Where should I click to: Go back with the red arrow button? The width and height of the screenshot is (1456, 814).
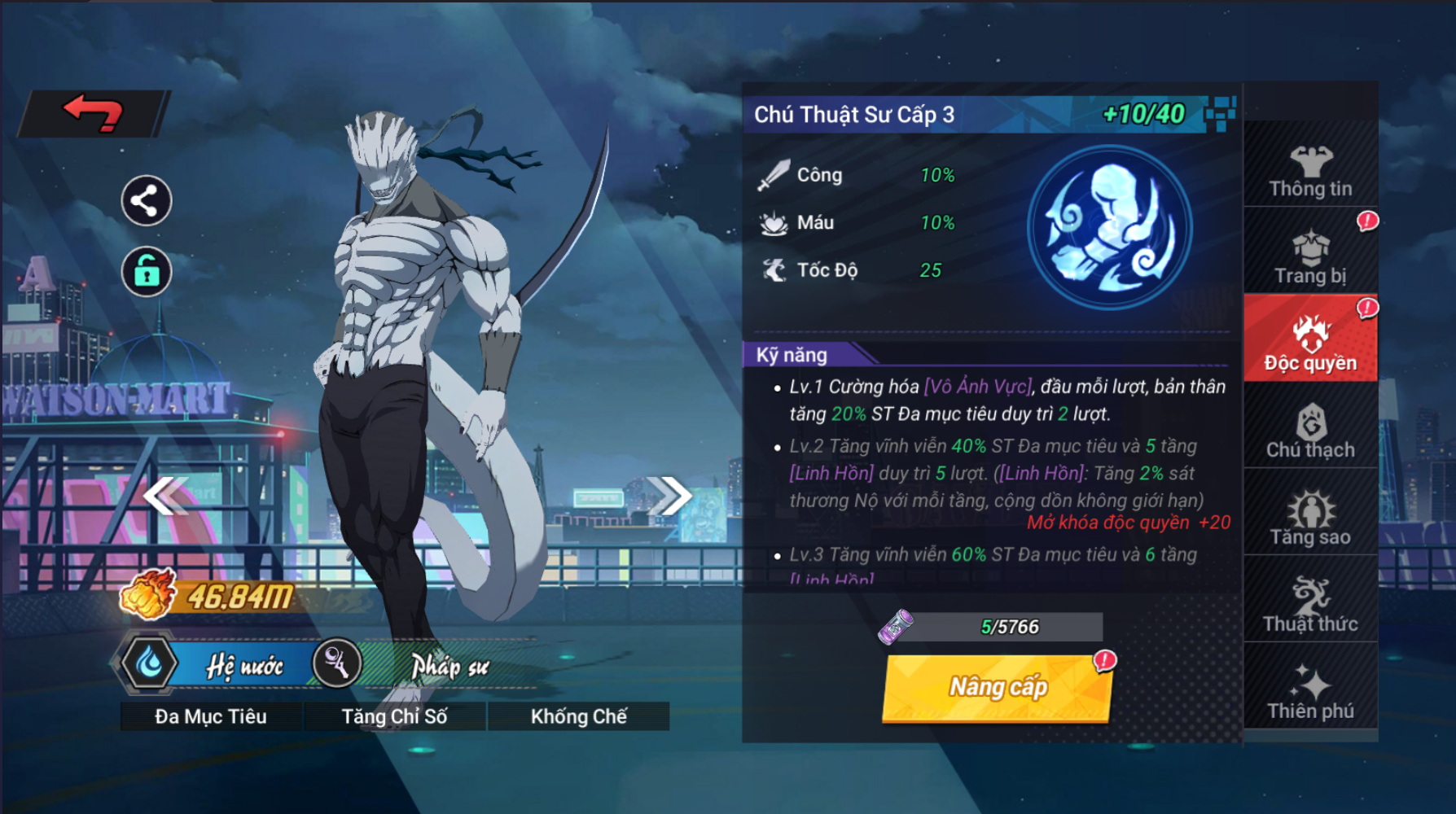(93, 113)
